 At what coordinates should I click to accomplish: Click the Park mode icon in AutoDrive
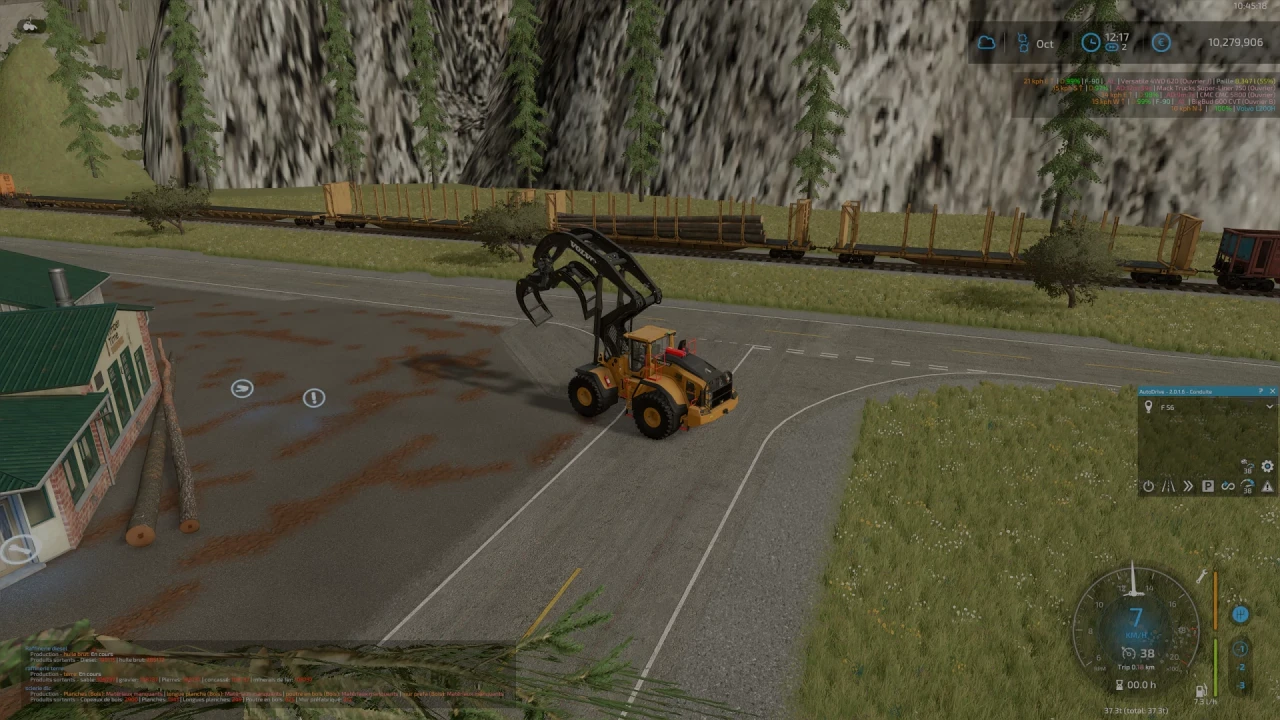coord(1208,486)
